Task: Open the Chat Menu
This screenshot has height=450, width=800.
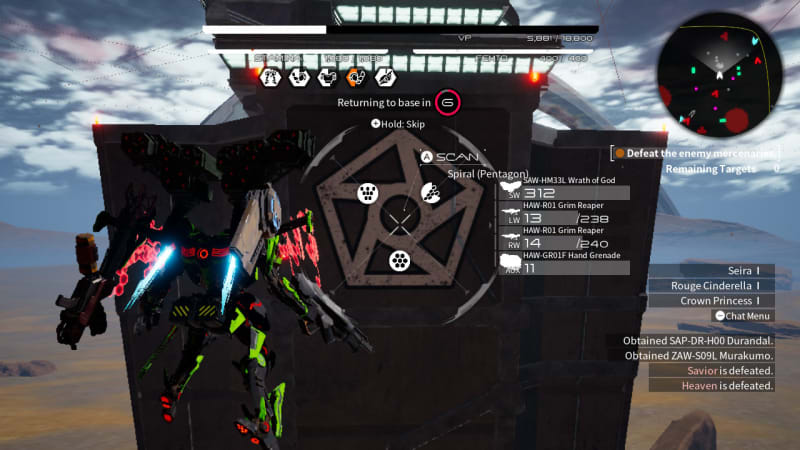Action: 745,316
